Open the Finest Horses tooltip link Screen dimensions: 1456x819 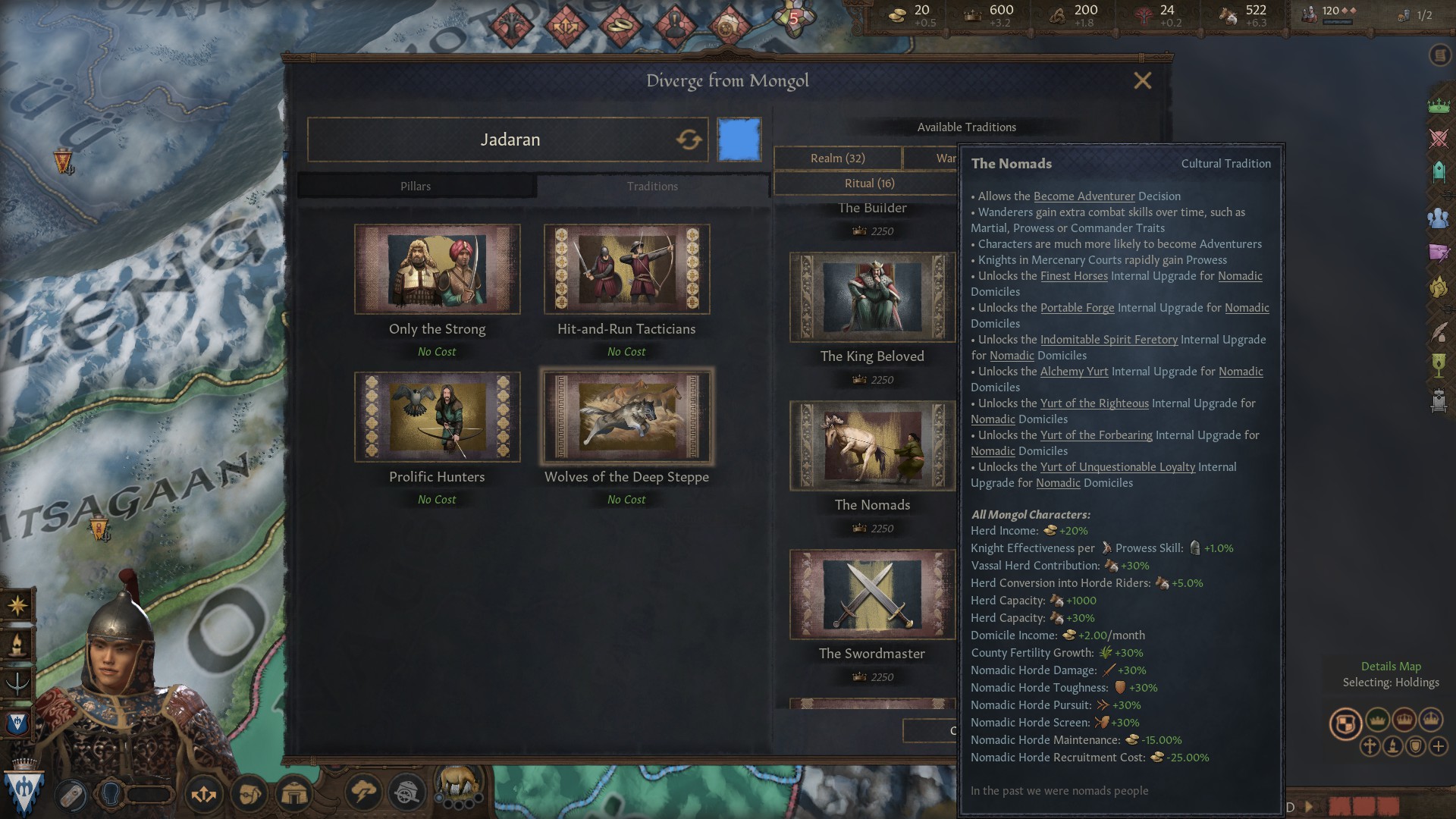1074,276
